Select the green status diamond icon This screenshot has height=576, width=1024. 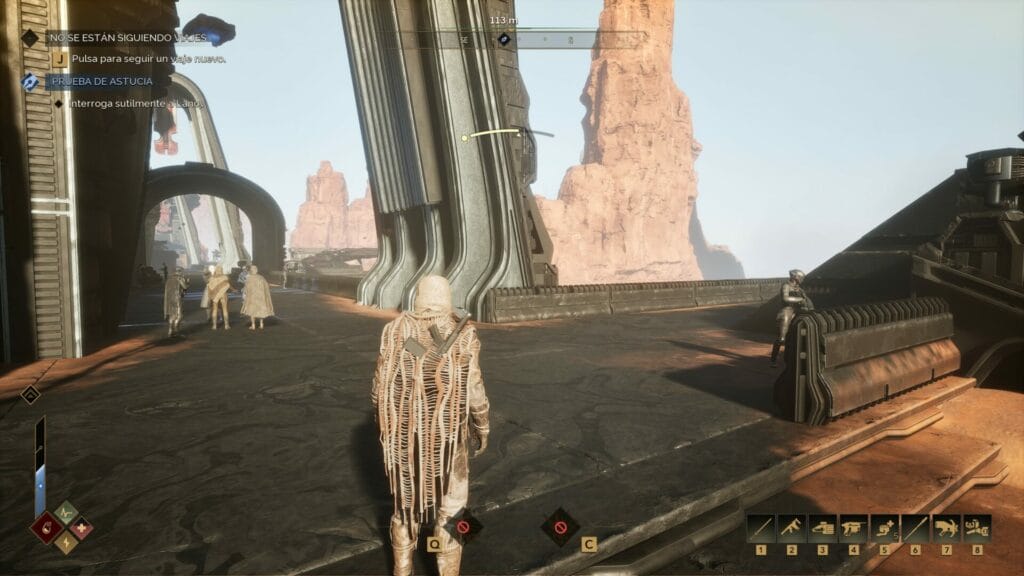coord(64,512)
